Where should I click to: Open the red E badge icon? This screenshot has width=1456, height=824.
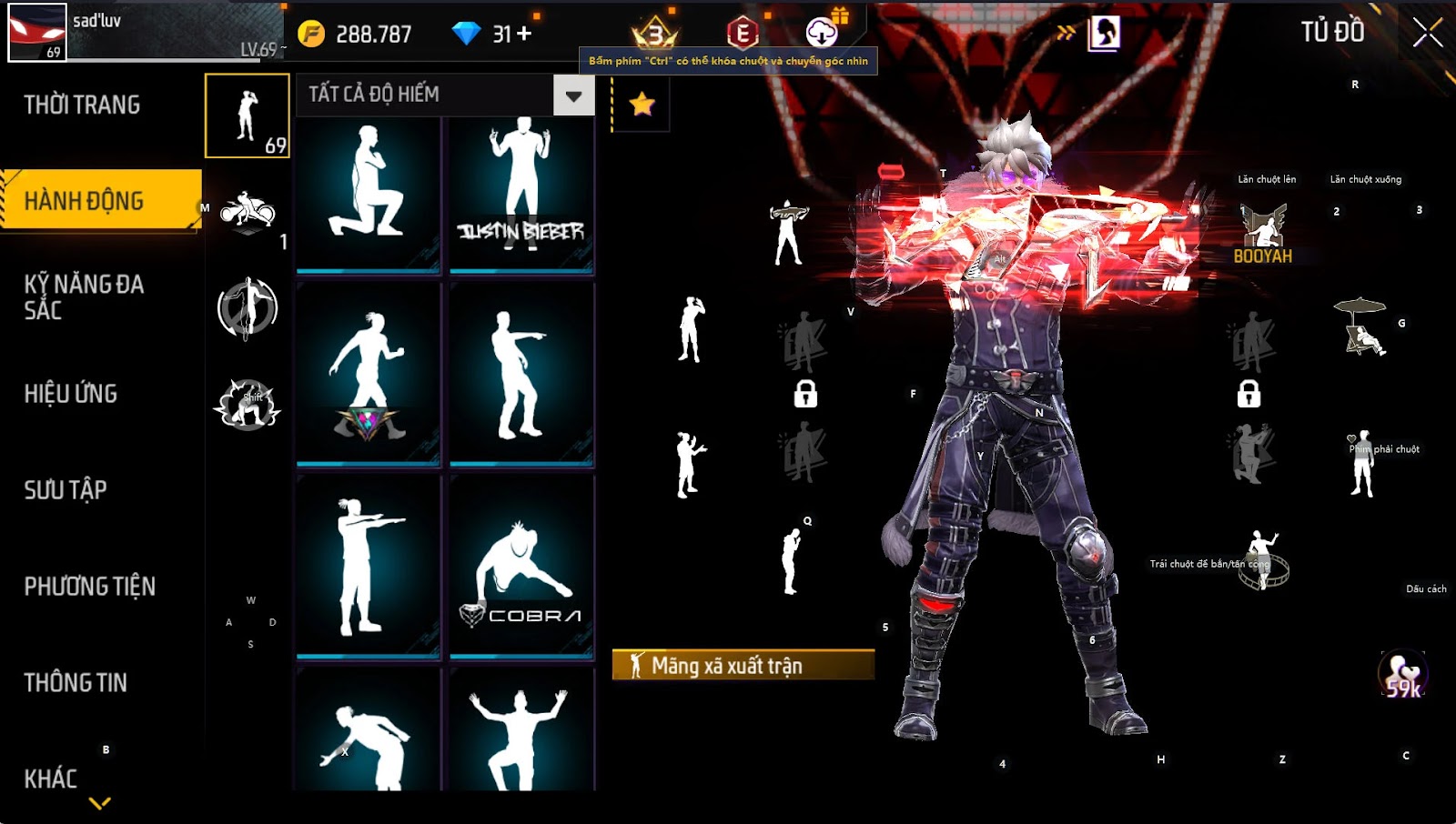743,34
